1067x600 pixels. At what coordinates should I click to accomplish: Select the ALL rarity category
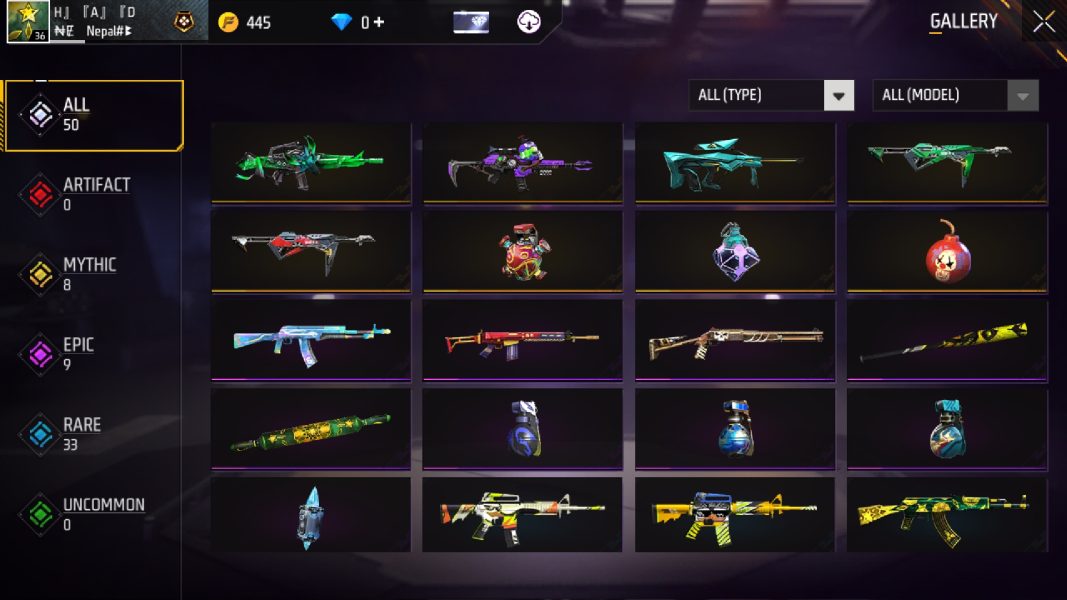click(x=95, y=115)
